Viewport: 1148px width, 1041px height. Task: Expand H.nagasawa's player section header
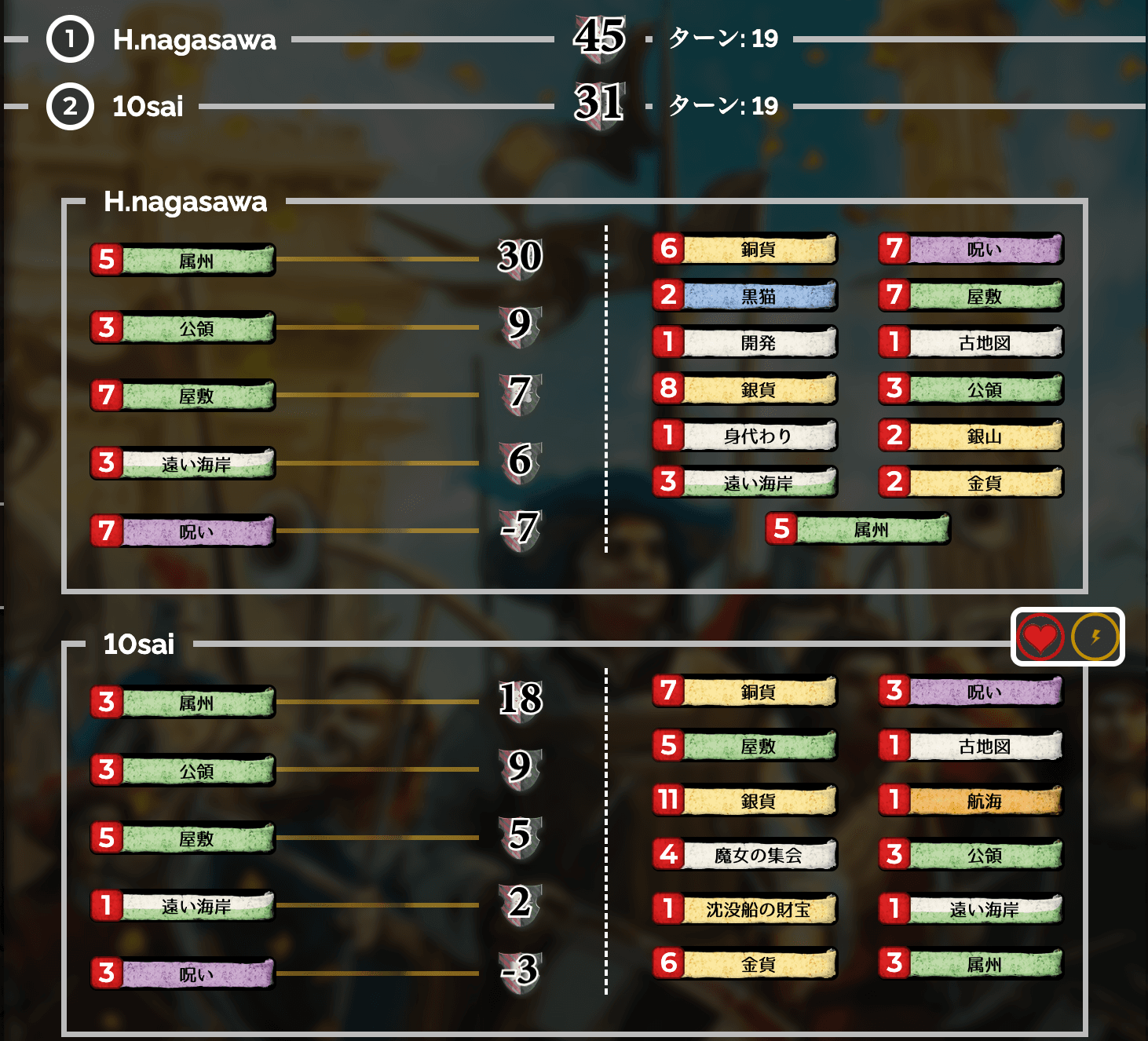click(185, 203)
